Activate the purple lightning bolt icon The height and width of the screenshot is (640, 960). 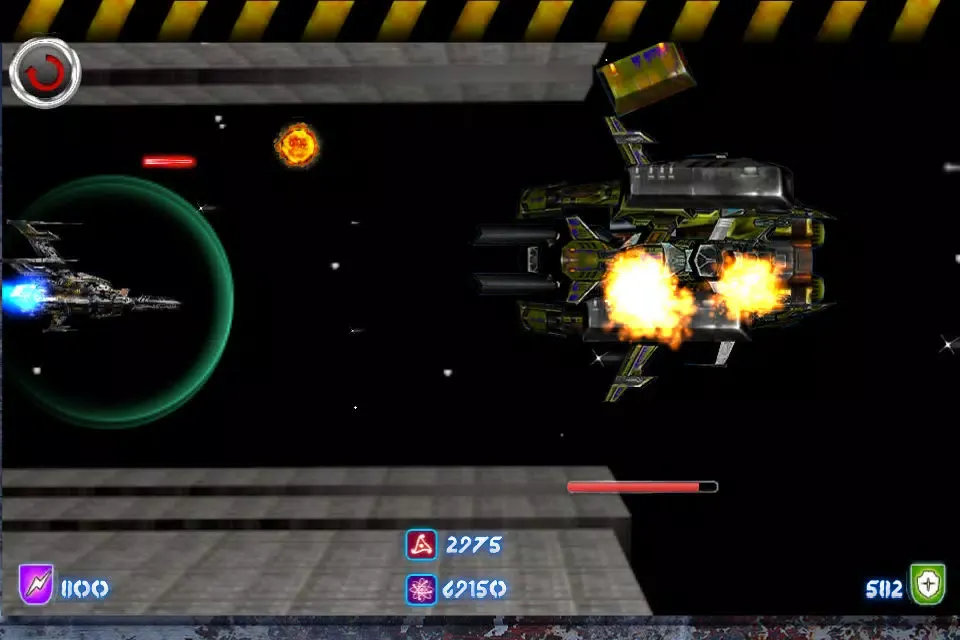tap(35, 585)
